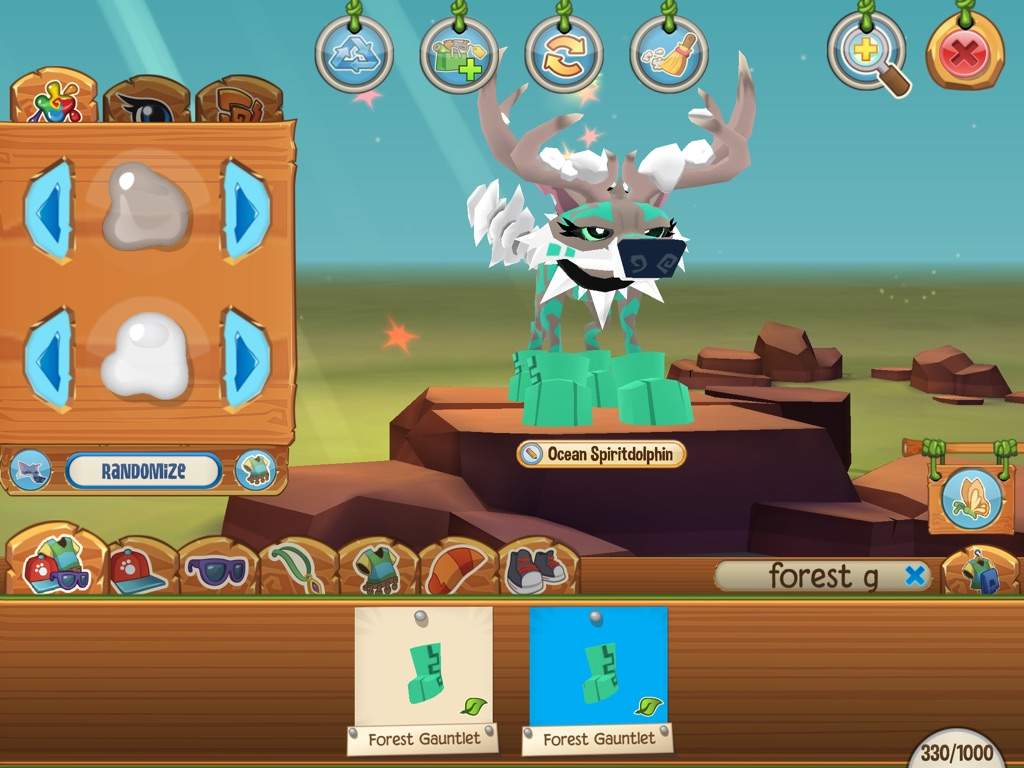
Task: Click the butterfly sign button
Action: tap(971, 499)
